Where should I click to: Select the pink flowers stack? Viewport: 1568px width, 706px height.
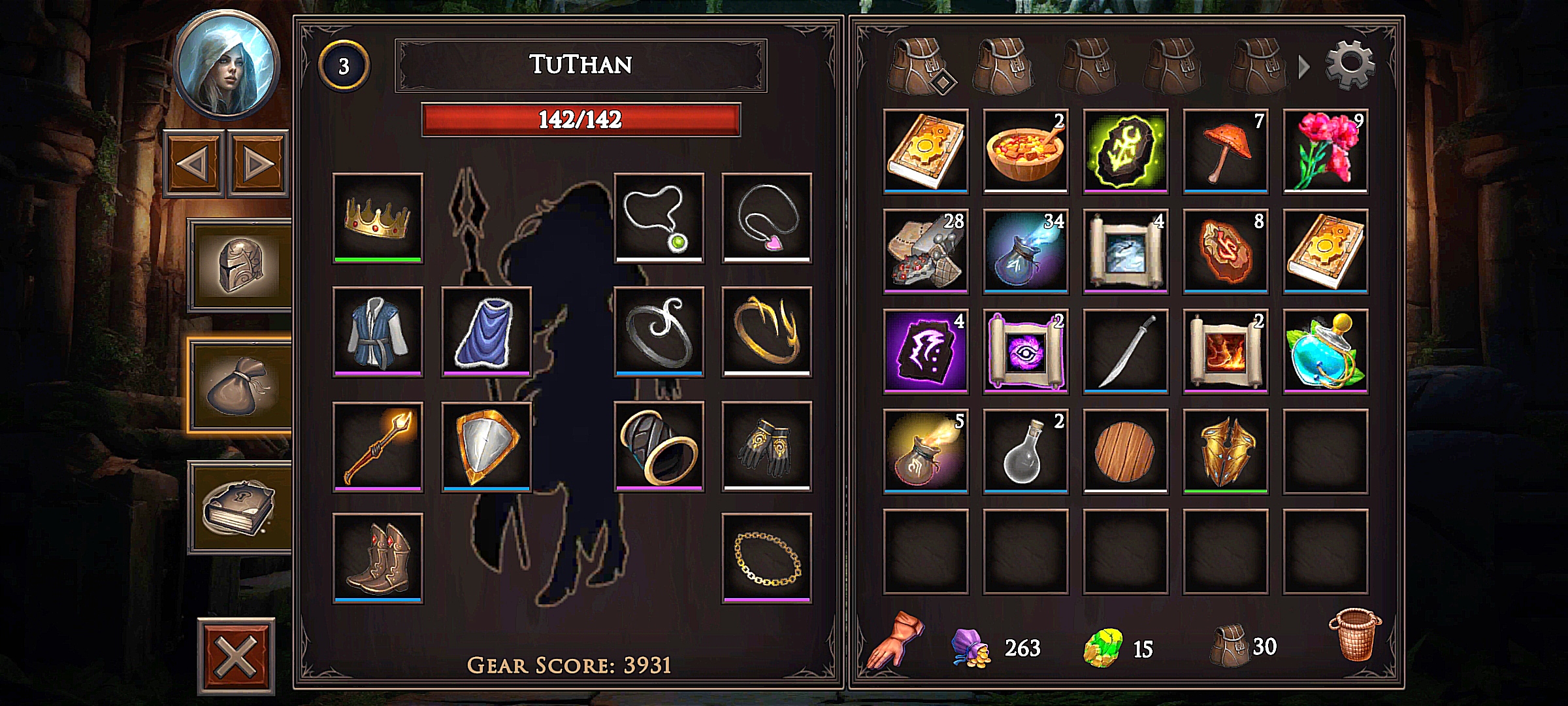pyautogui.click(x=1325, y=151)
